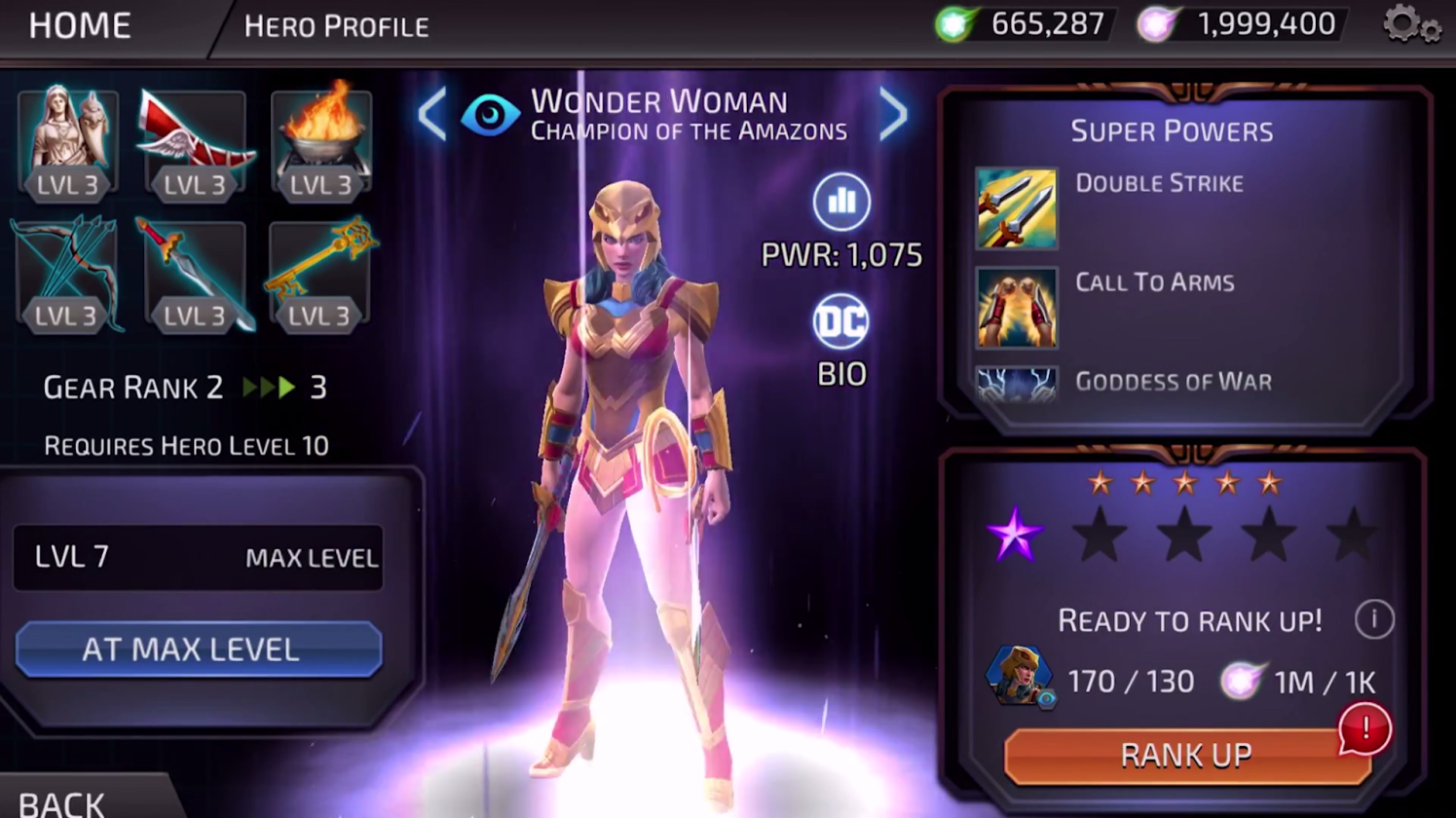The width and height of the screenshot is (1456, 818).
Task: Open the DC BIO for Wonder Woman
Action: 840,322
